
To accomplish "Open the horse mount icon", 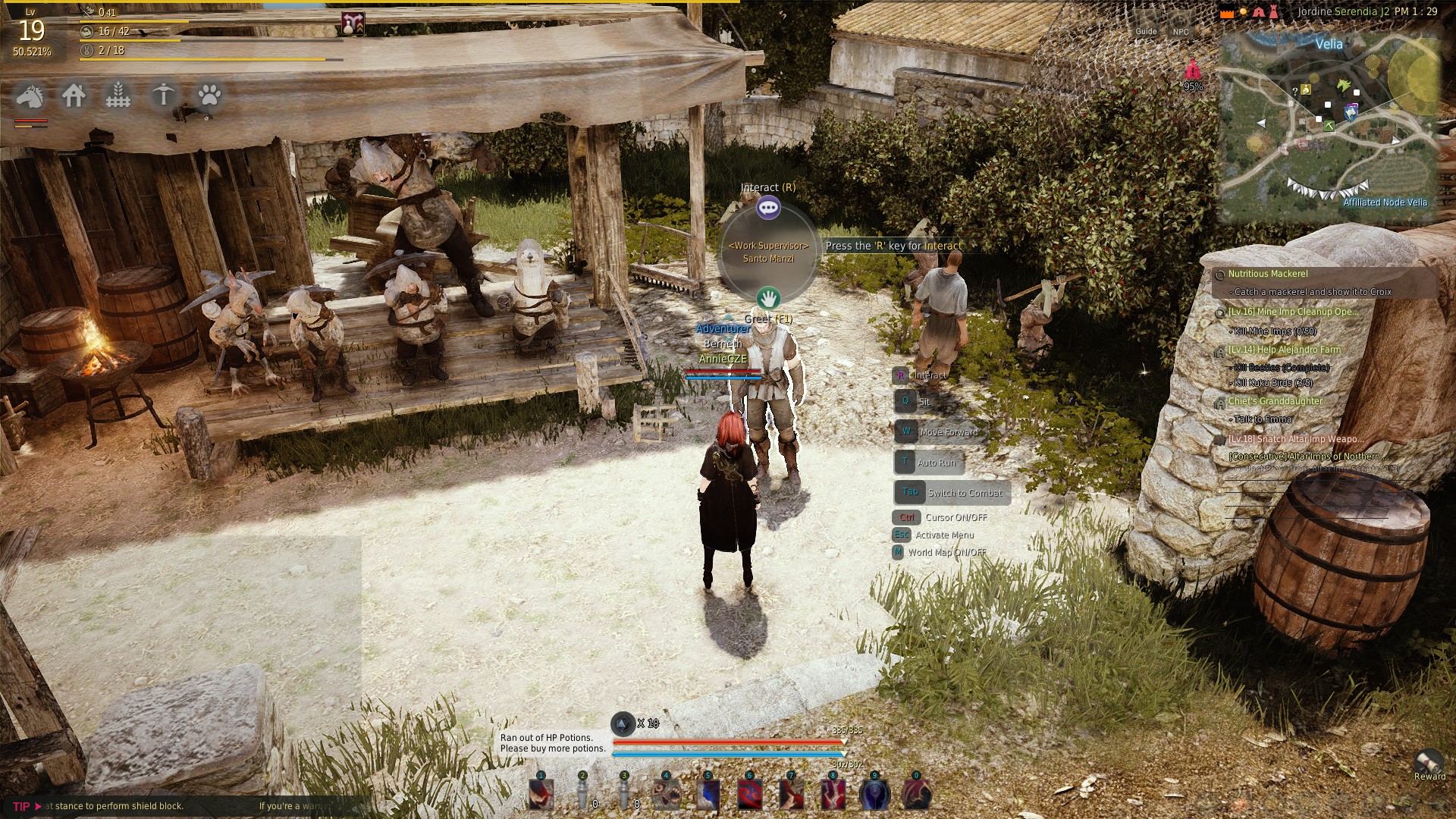I will [x=30, y=96].
